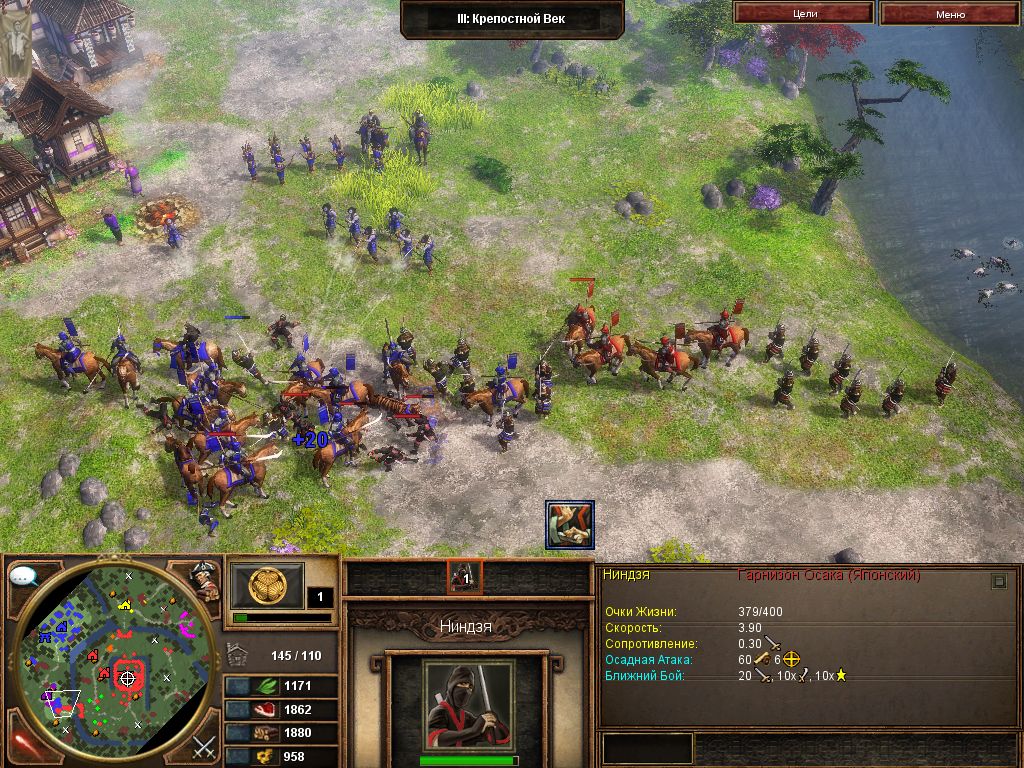Viewport: 1024px width, 768px height.
Task: Click the player banner flag at top-left
Action: coord(16,40)
